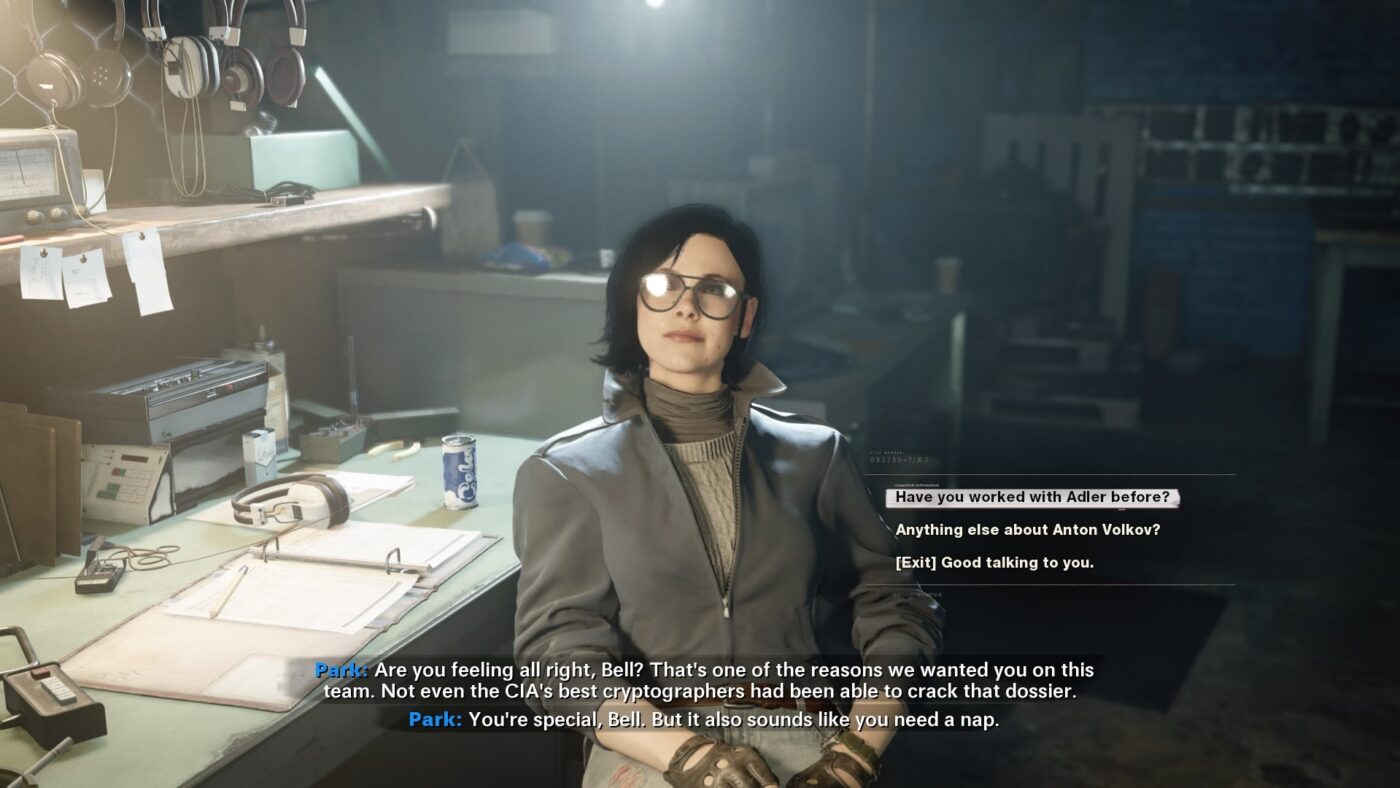1400x788 pixels.
Task: Select "Have you worked with Adler before?" dialogue option
Action: (x=1030, y=497)
